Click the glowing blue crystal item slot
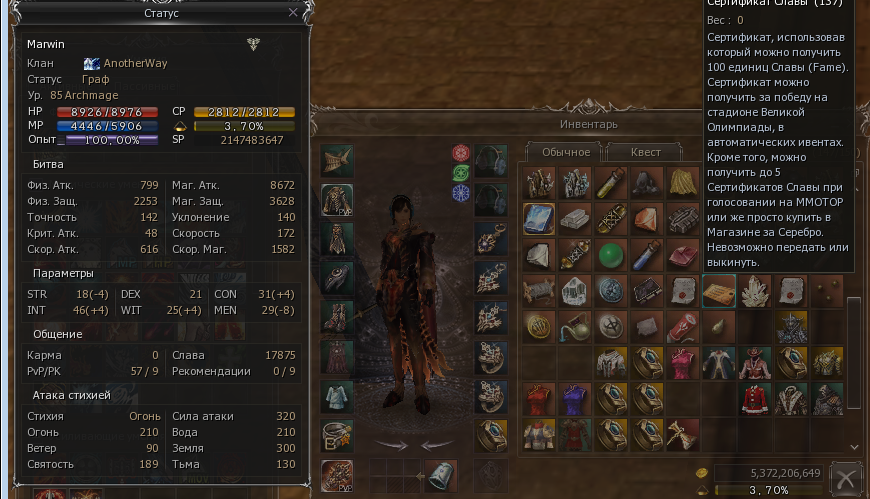The width and height of the screenshot is (870, 499). pyautogui.click(x=539, y=218)
